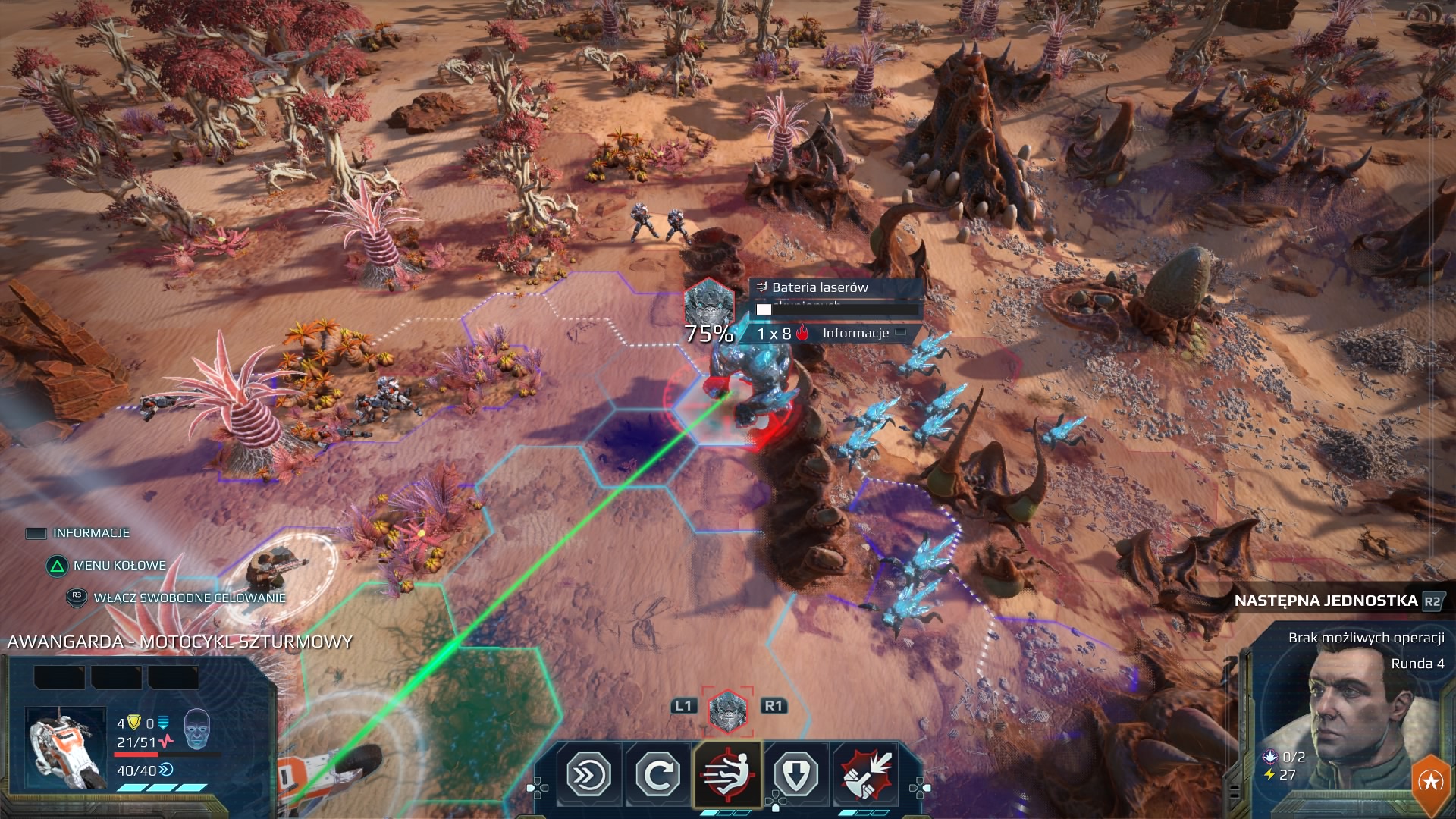
Task: Activate the red melee fist strike ability
Action: point(865,775)
